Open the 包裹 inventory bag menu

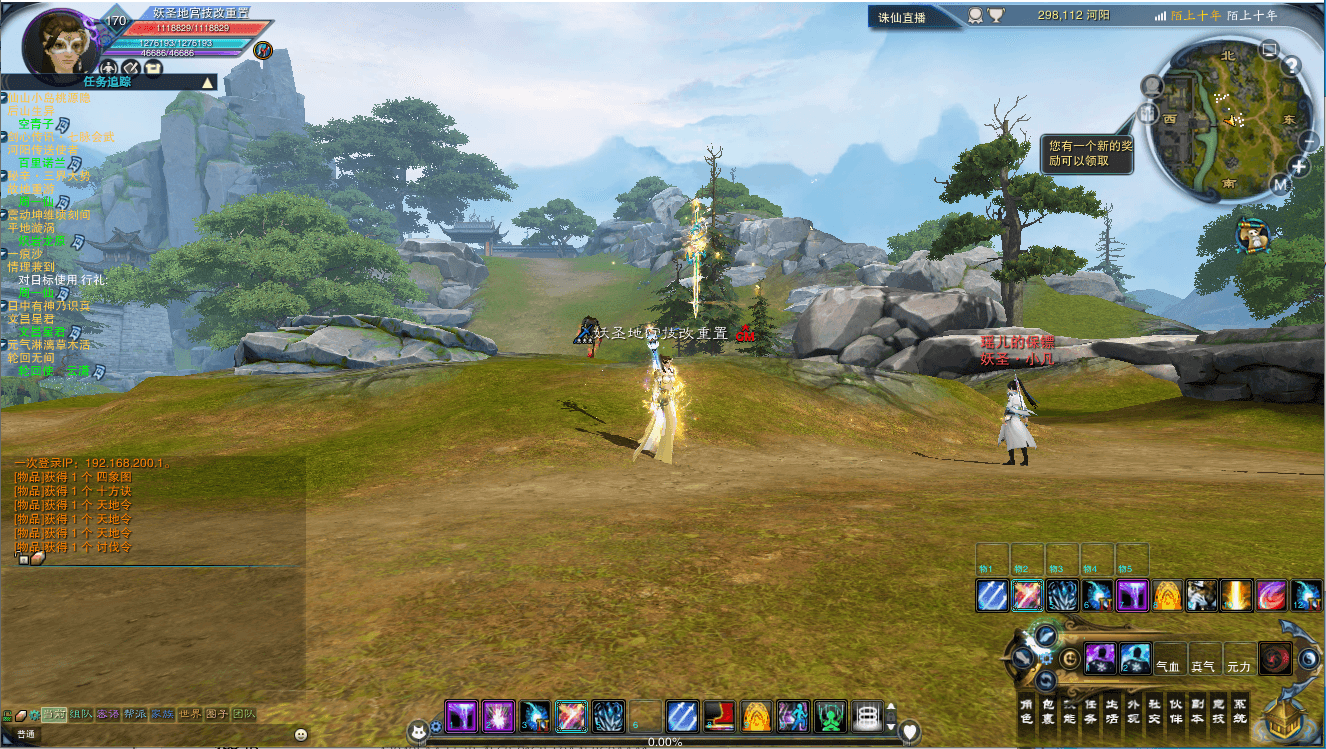click(1049, 710)
